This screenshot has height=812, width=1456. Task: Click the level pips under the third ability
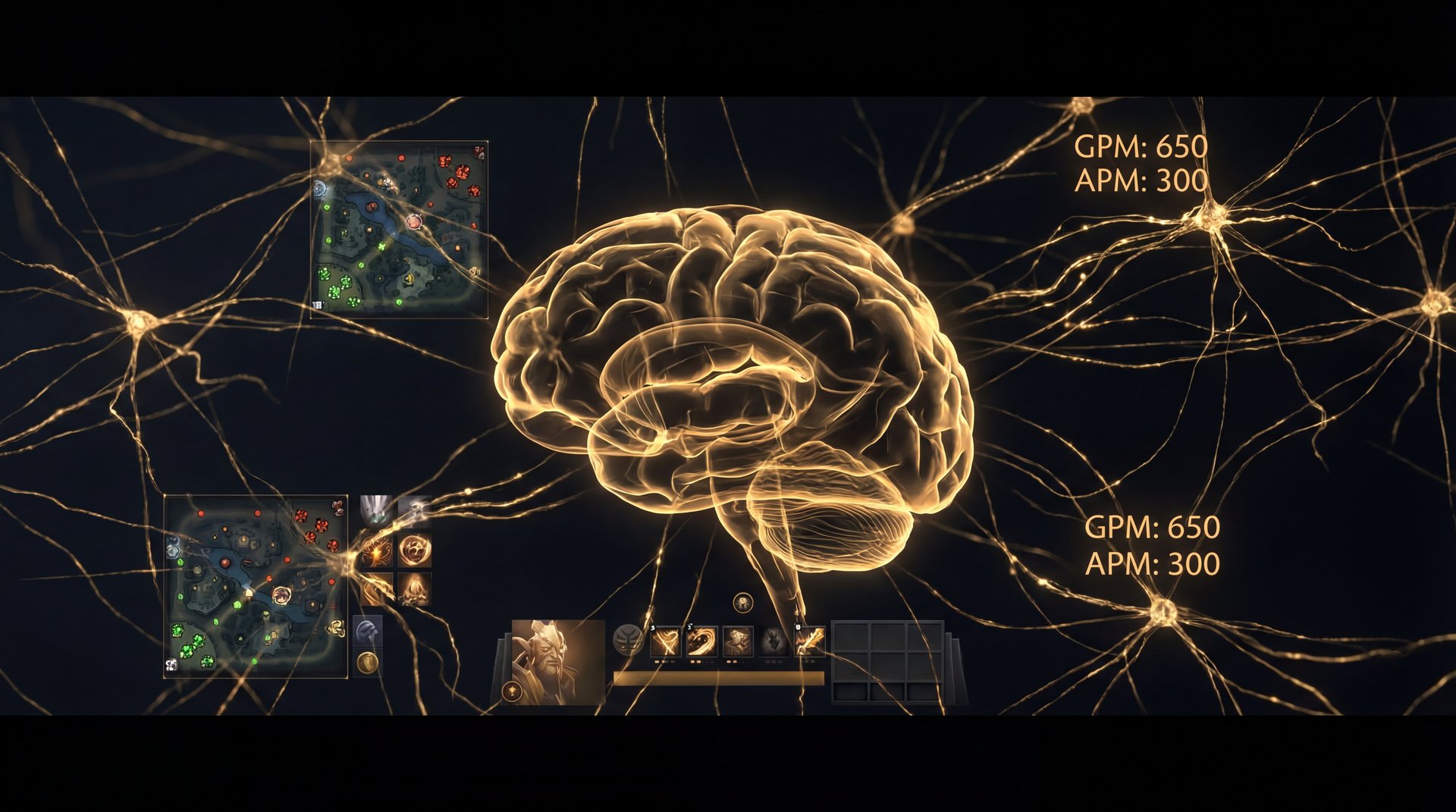(730, 661)
